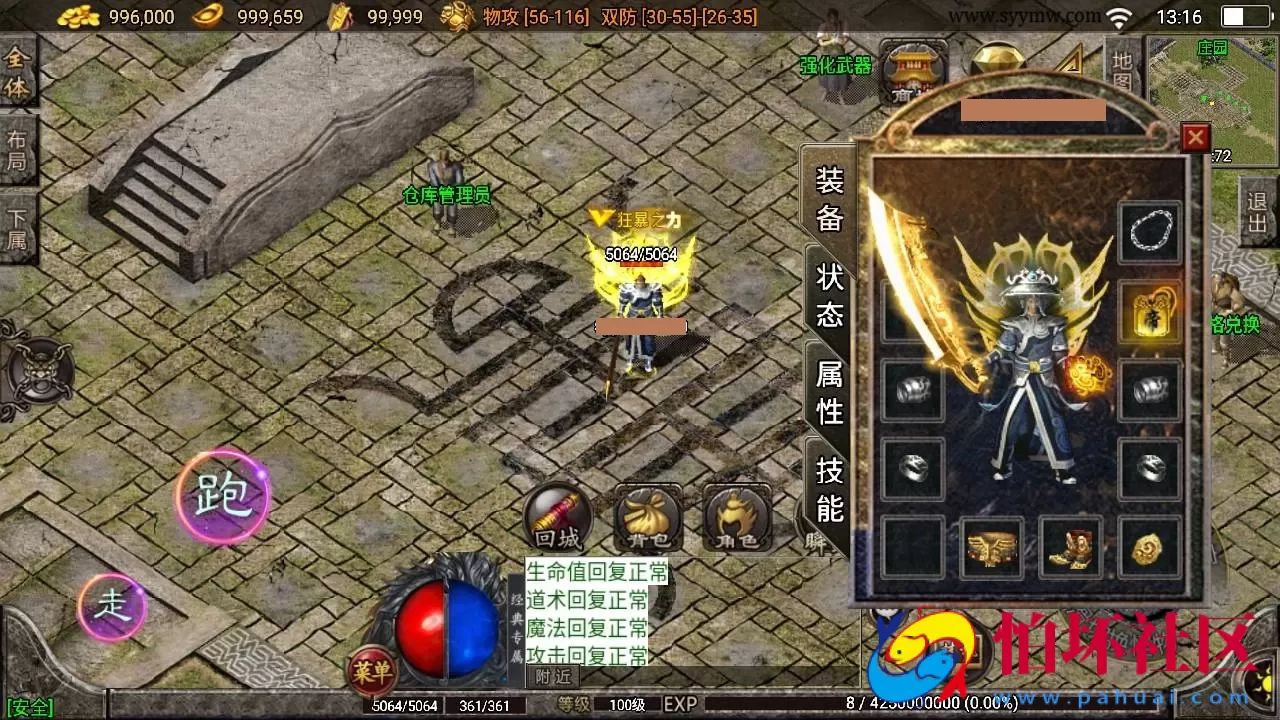Tap the boots slot in the equipment window

(1070, 548)
